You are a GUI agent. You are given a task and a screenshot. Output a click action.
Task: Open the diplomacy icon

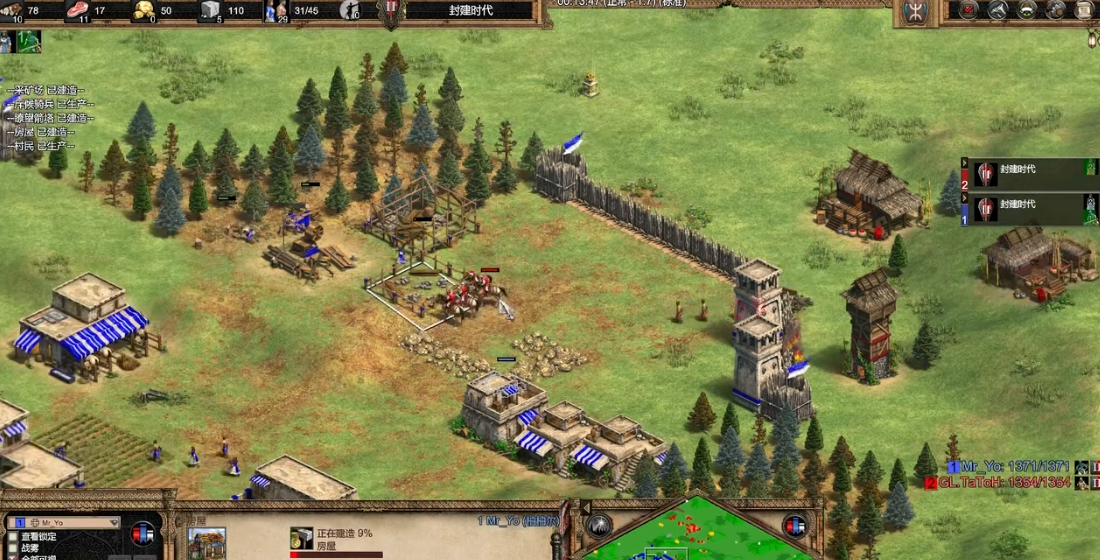click(x=1027, y=10)
